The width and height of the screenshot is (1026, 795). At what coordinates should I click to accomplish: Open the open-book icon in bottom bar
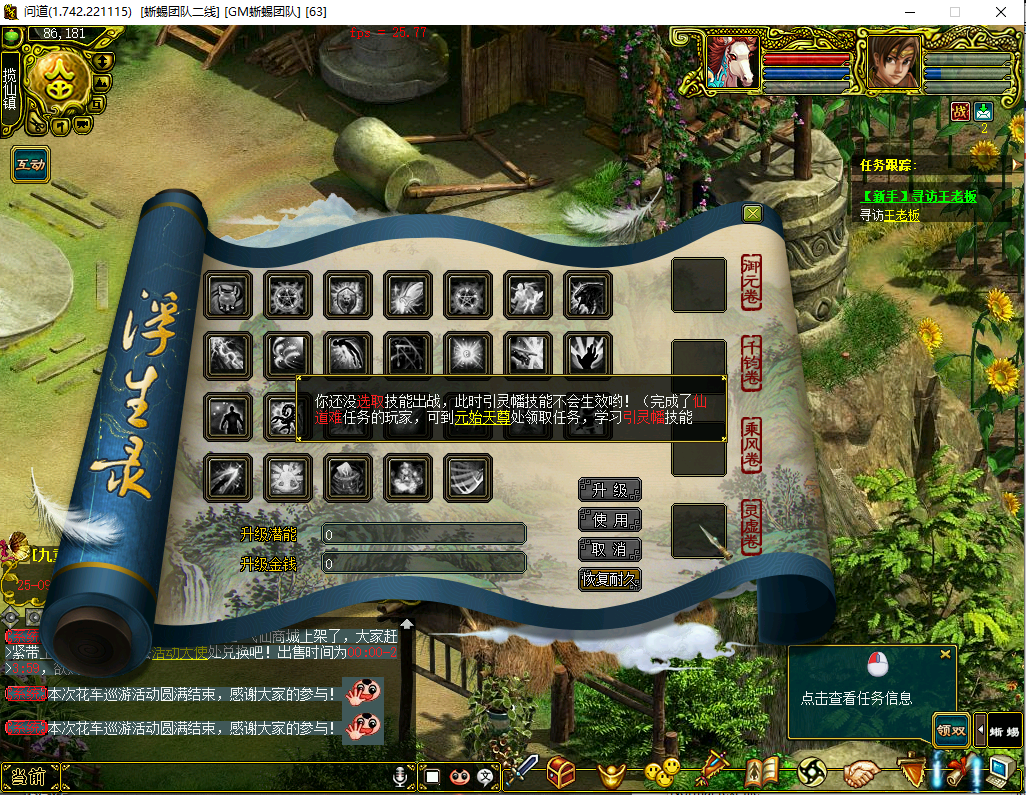pos(762,772)
